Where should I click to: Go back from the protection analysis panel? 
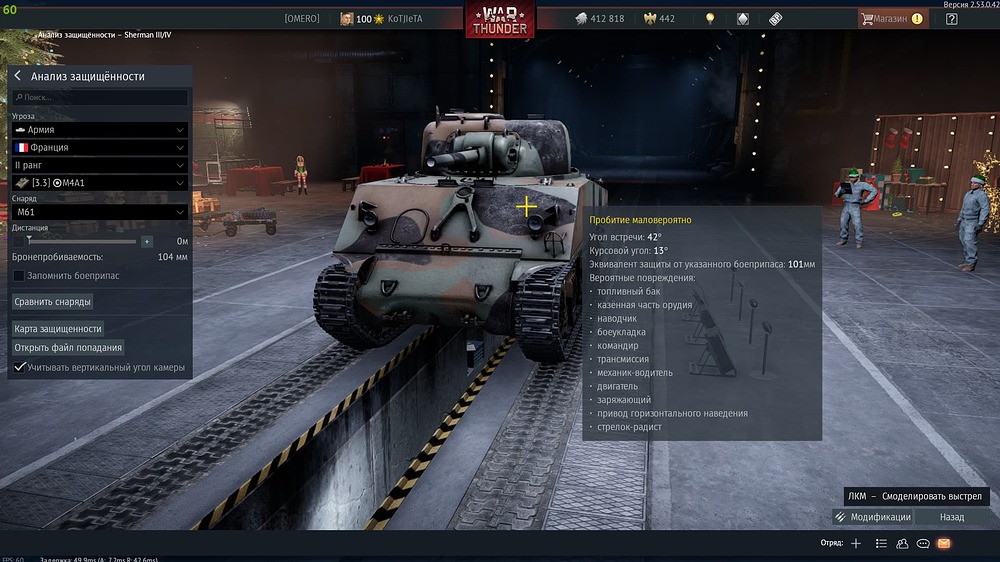(18, 76)
